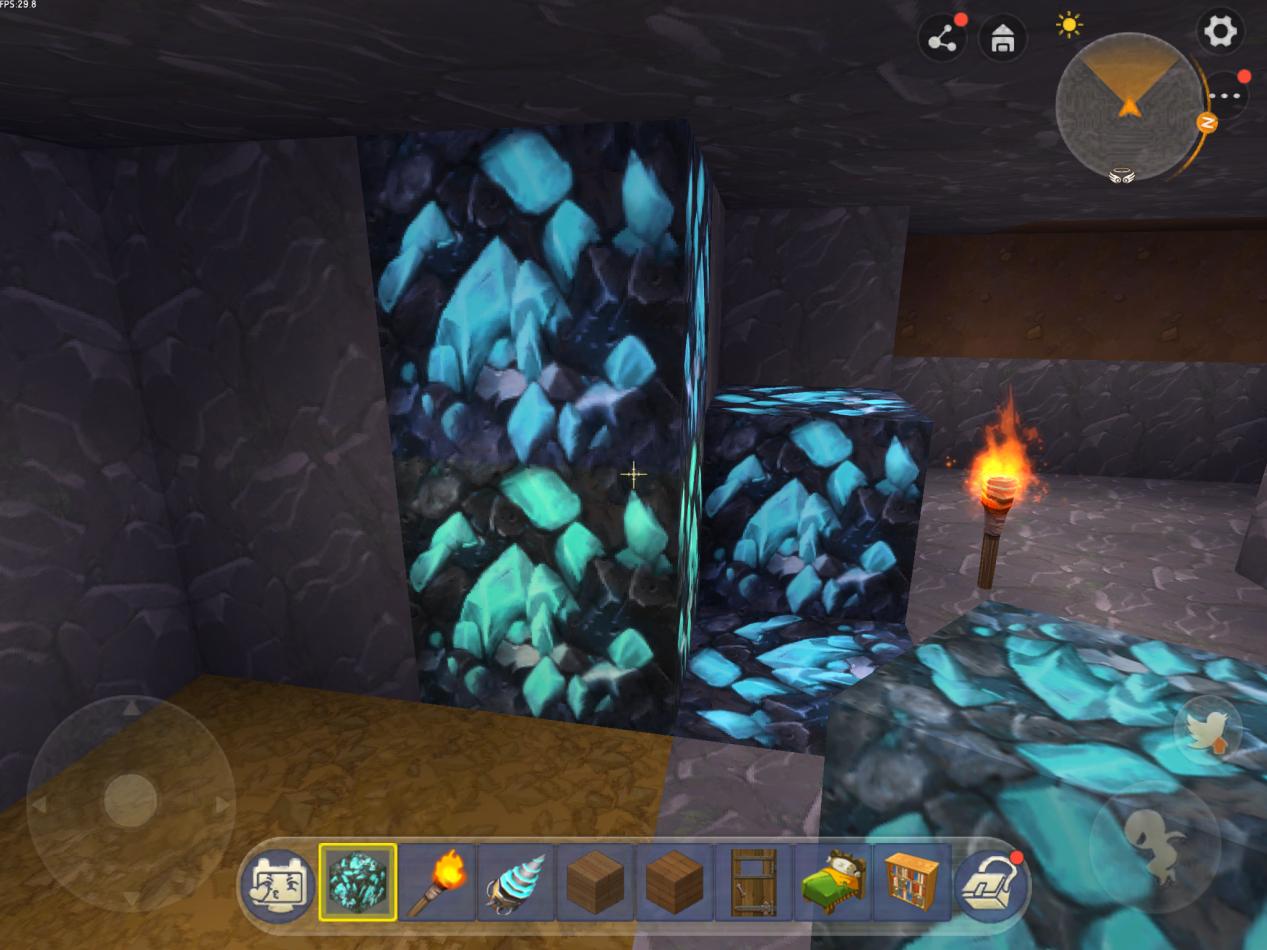Equip the drill tool slot

(516, 882)
